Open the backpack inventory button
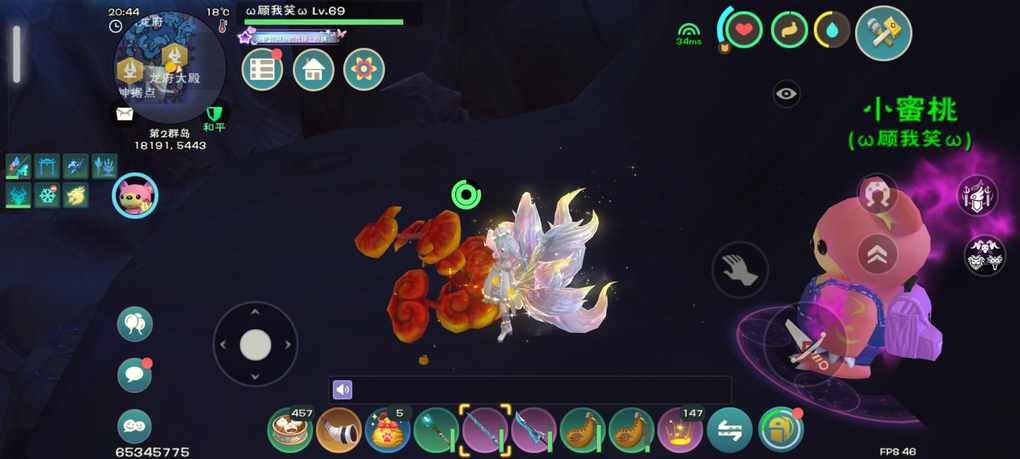Image resolution: width=1020 pixels, height=459 pixels. (780, 430)
